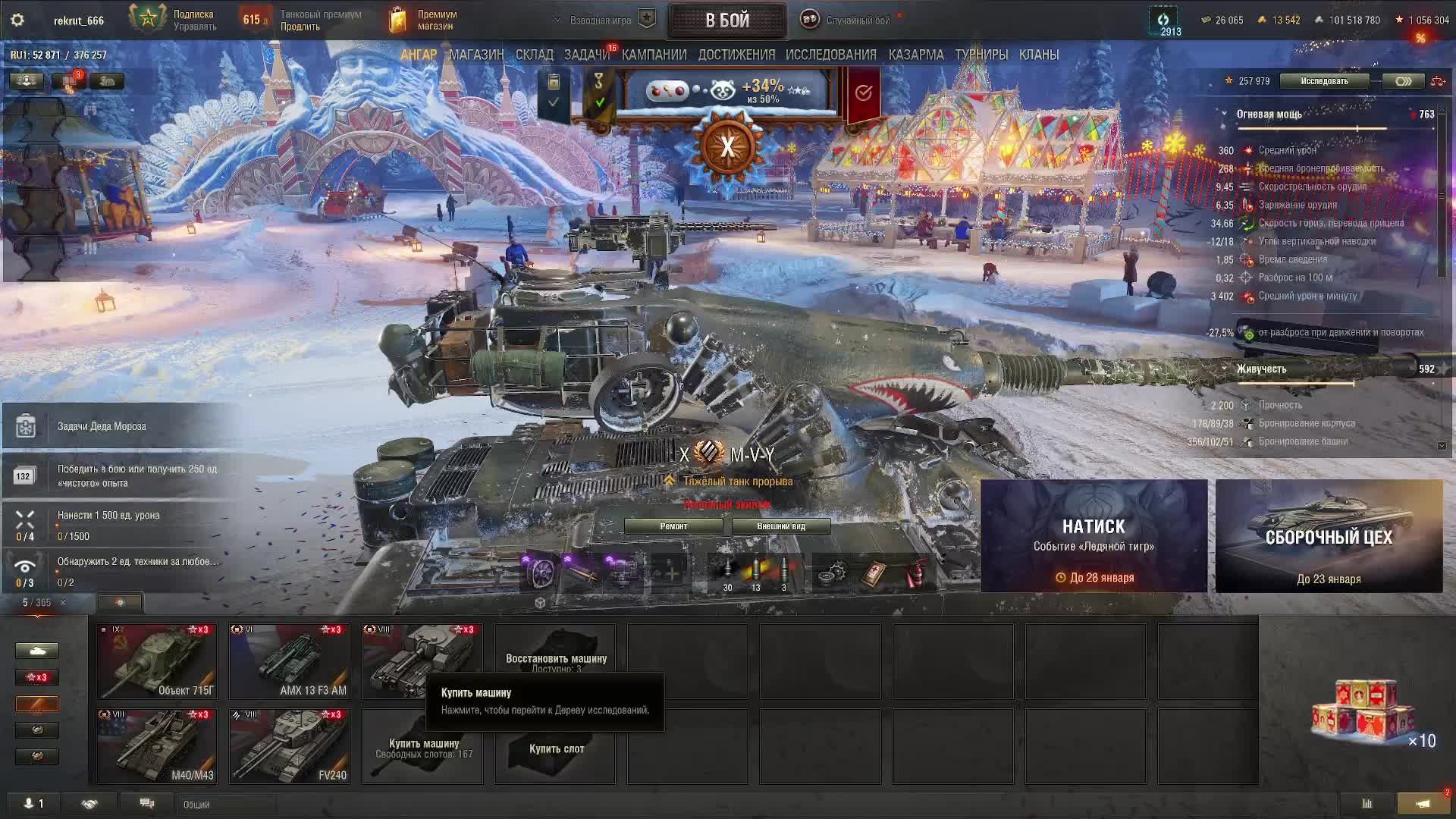Screen dimensions: 1456x819
Task: Switch to the СКЛАД depot tab
Action: (534, 55)
